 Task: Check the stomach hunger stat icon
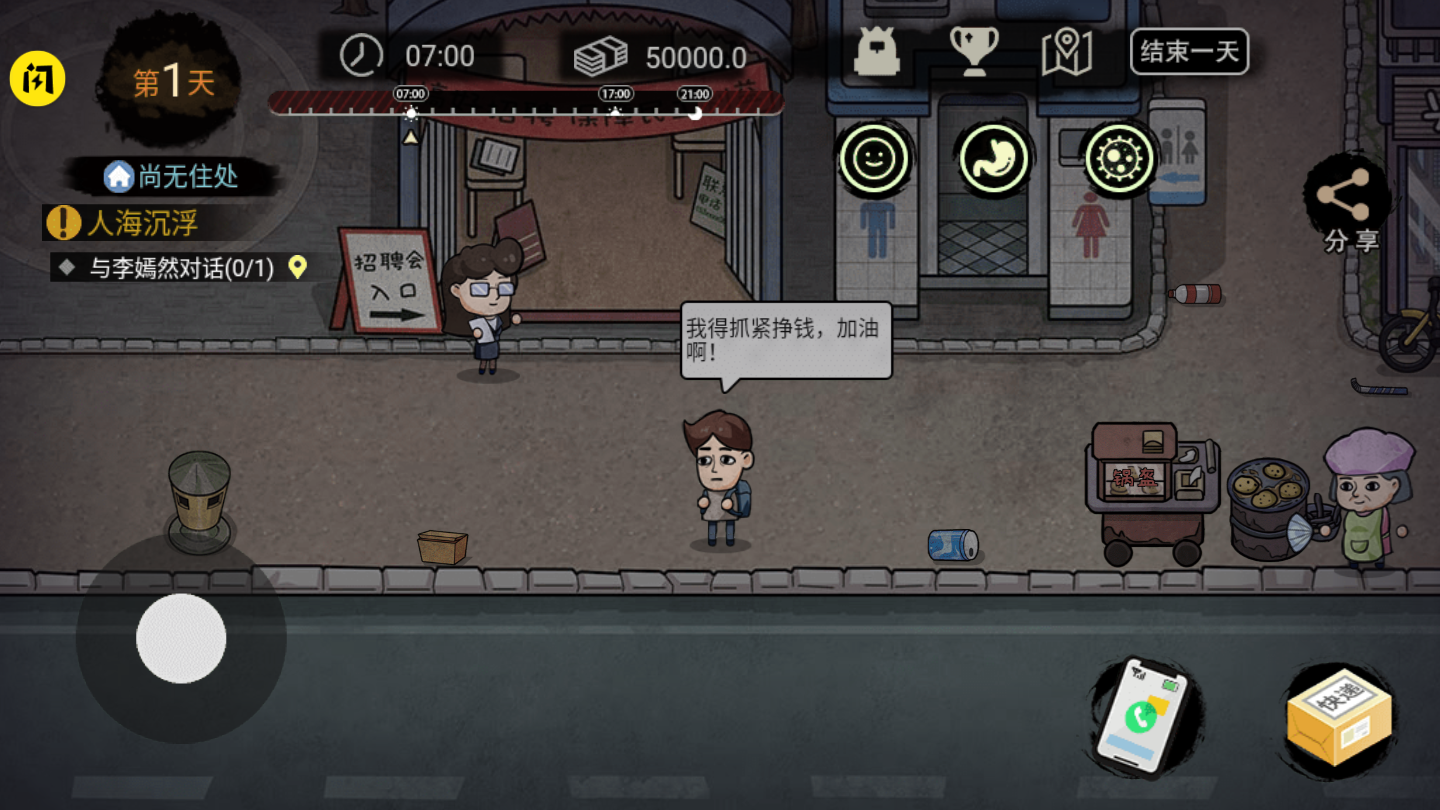click(x=993, y=158)
